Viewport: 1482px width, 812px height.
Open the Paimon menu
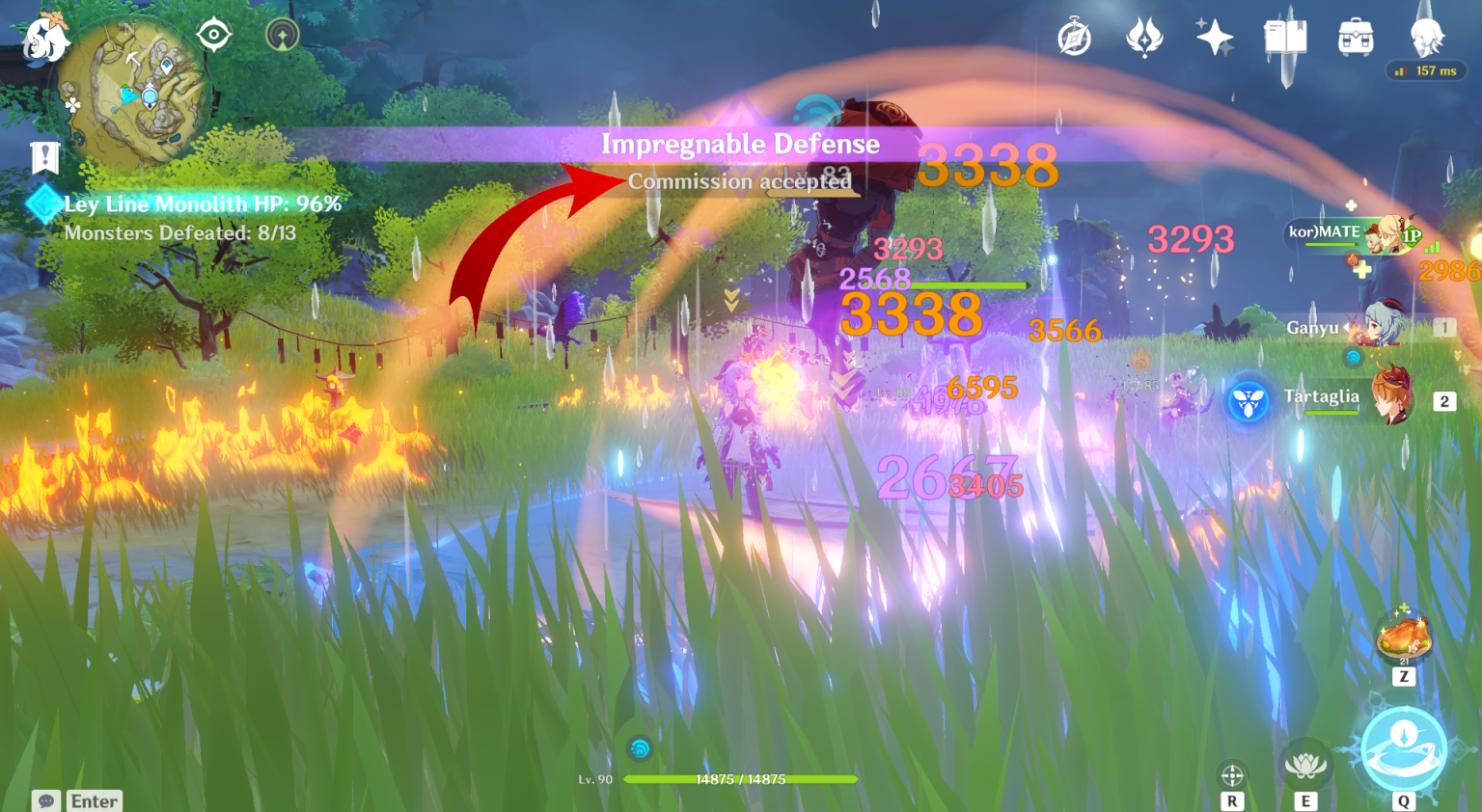(x=44, y=41)
